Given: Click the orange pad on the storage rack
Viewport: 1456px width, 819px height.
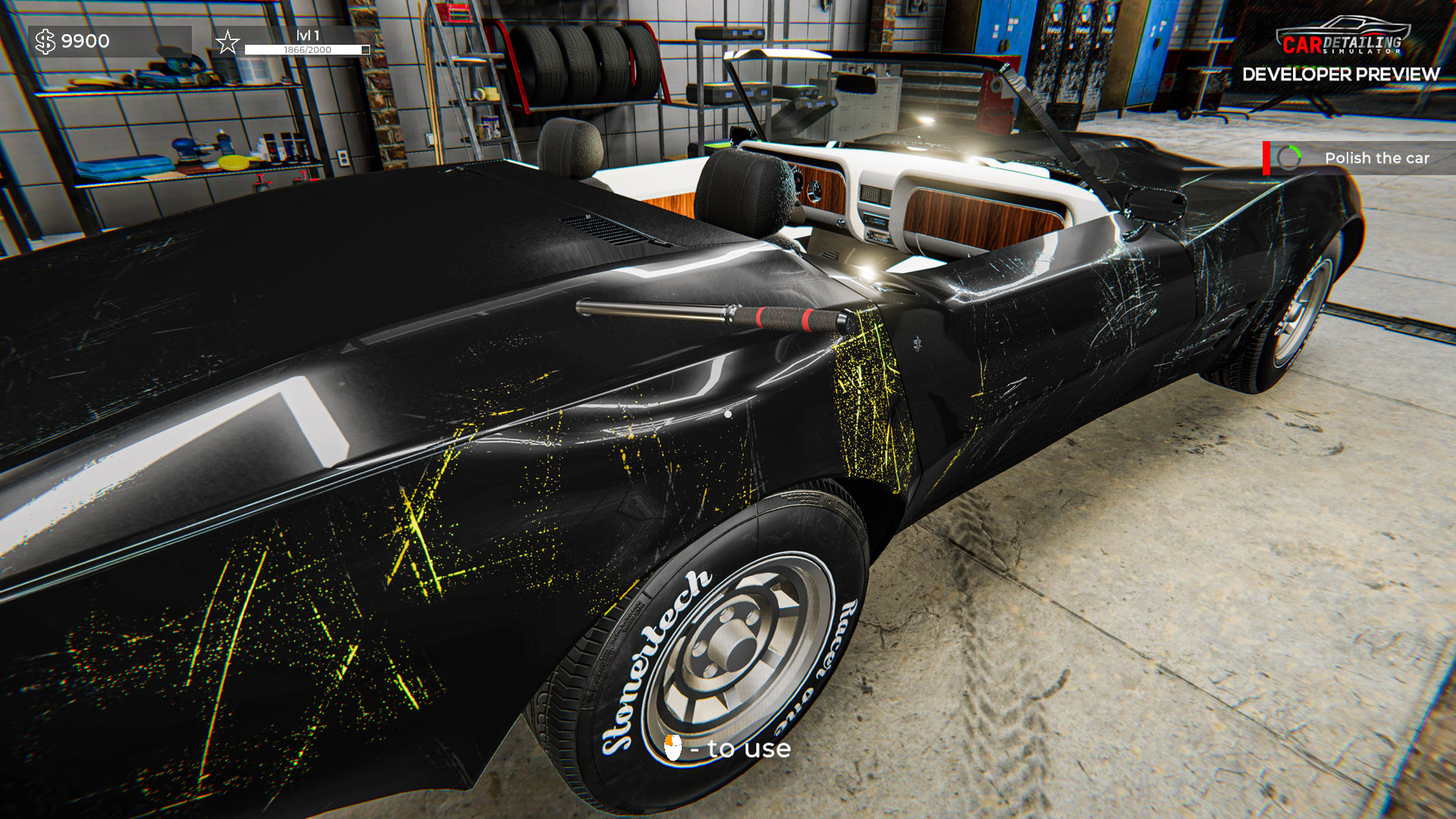Looking at the screenshot, I should click(x=235, y=162).
